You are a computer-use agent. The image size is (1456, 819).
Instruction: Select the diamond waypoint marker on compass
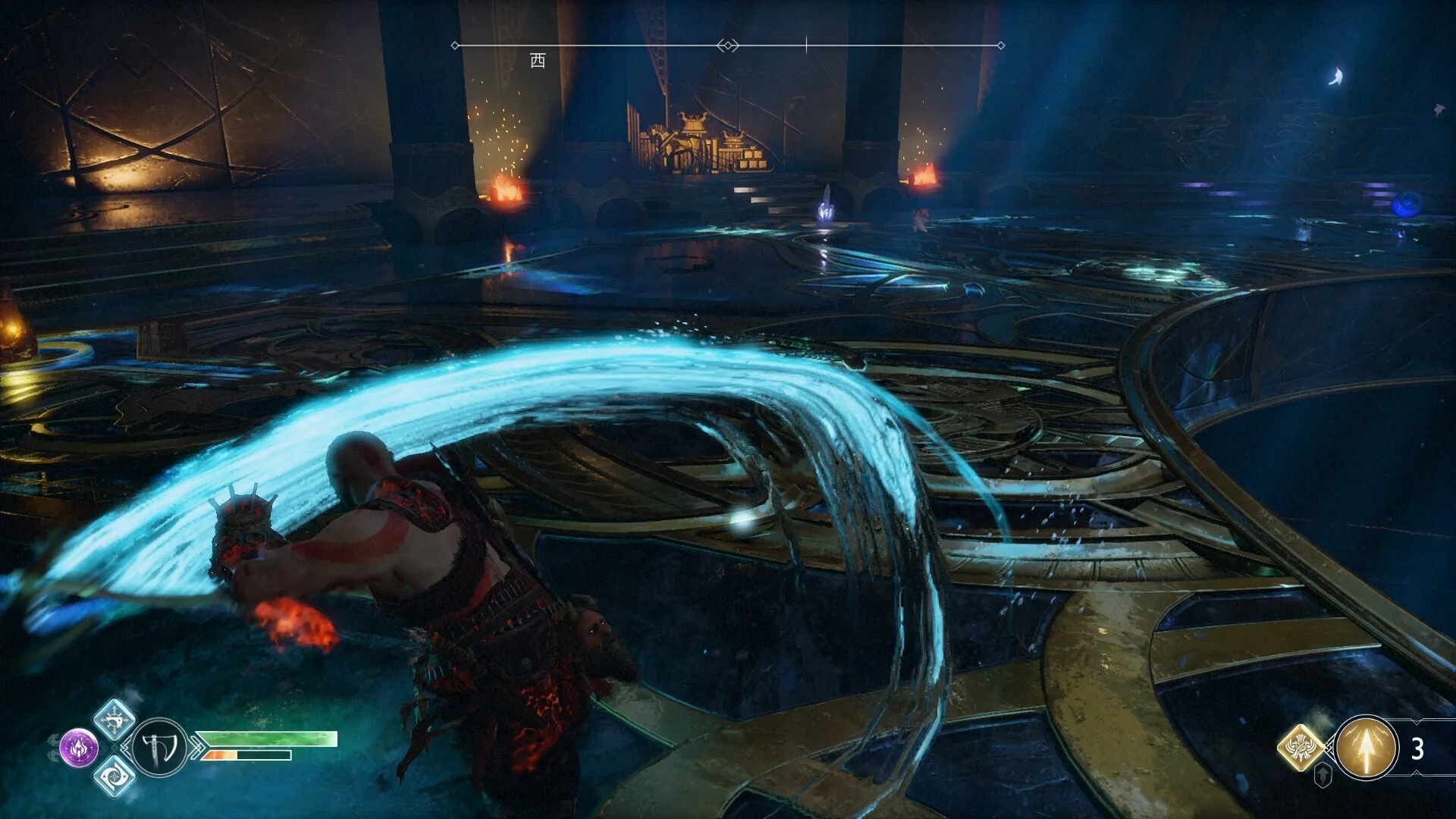pyautogui.click(x=727, y=45)
